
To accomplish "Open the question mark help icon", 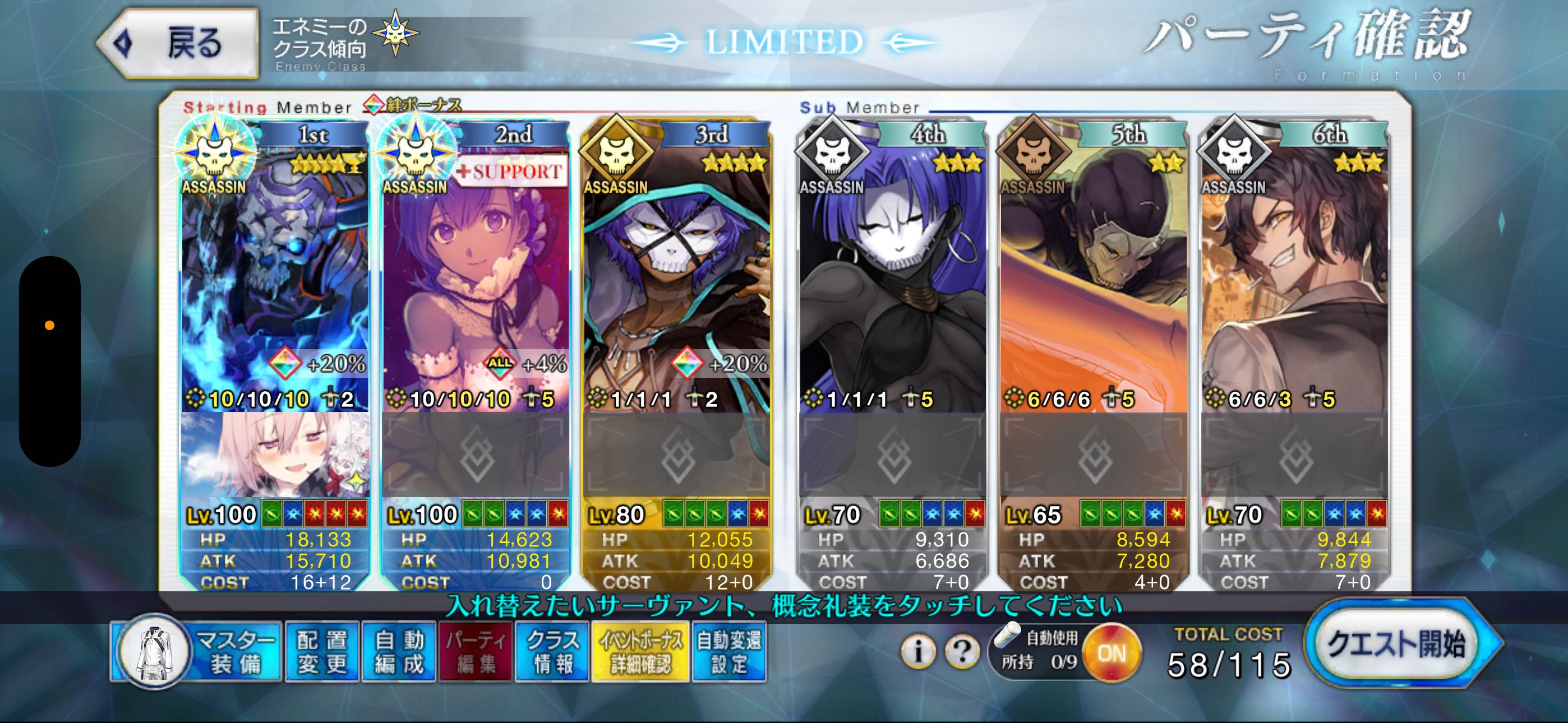I will (962, 652).
